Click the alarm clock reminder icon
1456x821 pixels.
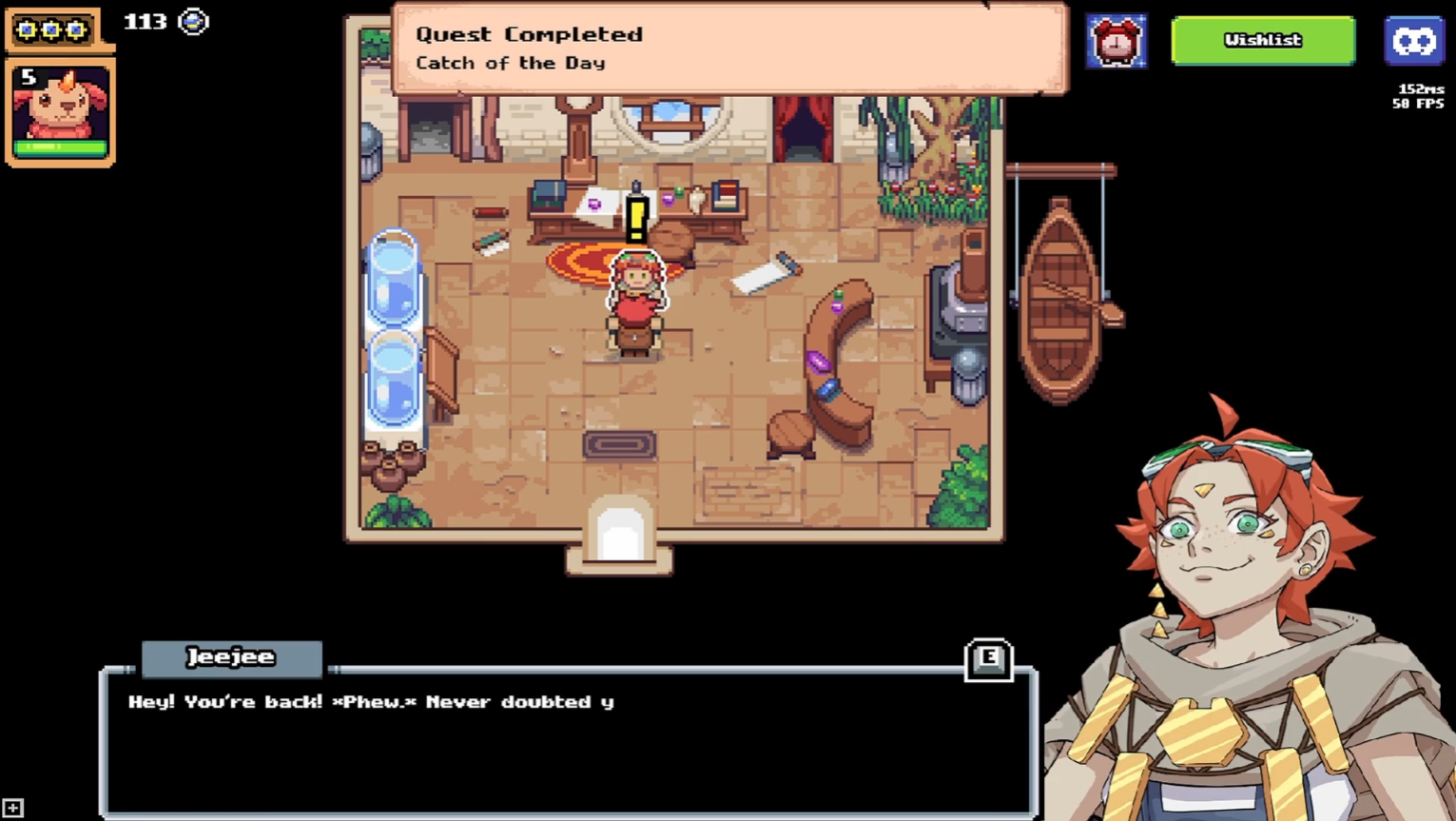coord(1117,41)
